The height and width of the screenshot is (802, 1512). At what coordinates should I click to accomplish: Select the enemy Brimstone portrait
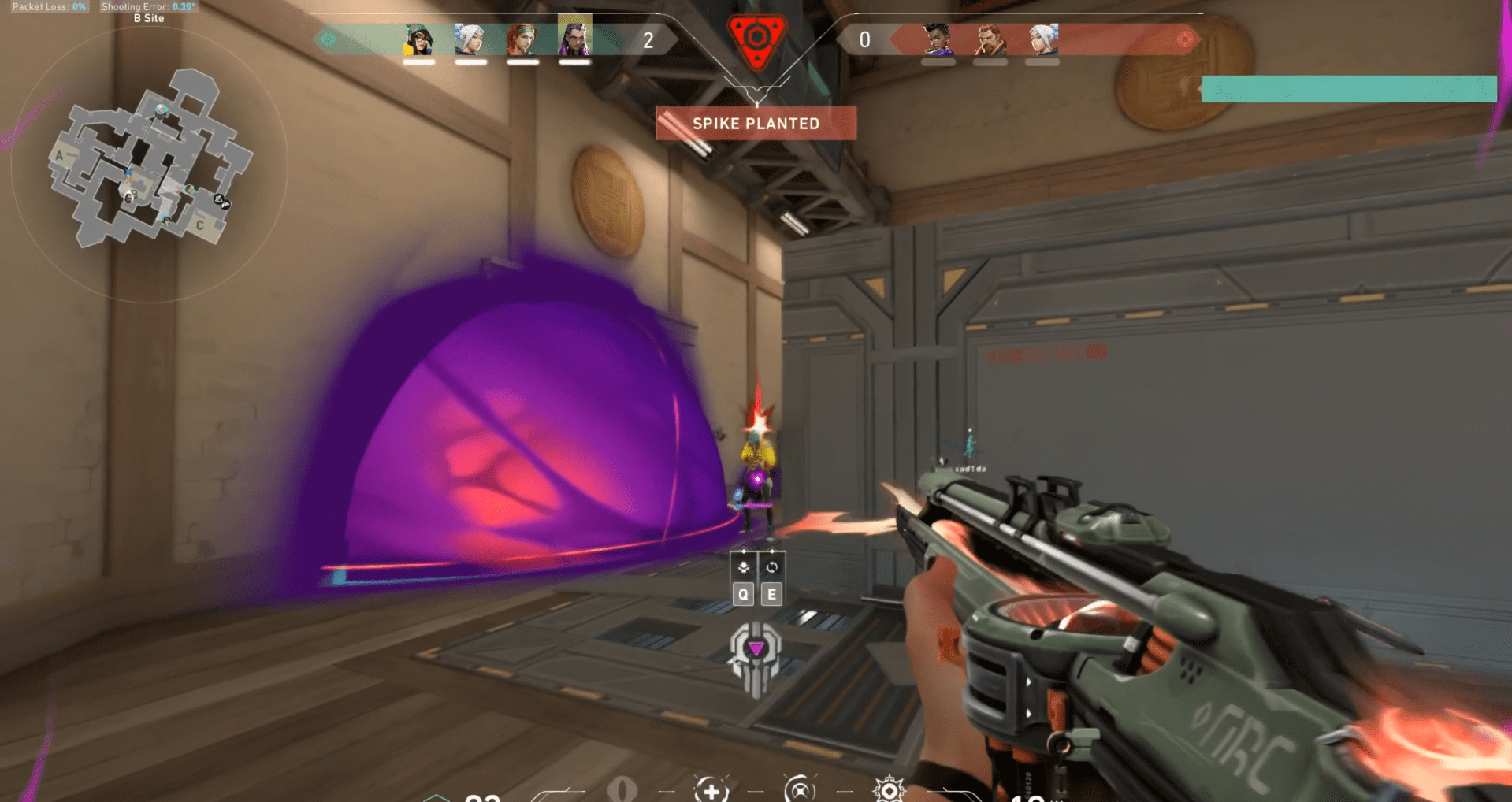click(990, 39)
